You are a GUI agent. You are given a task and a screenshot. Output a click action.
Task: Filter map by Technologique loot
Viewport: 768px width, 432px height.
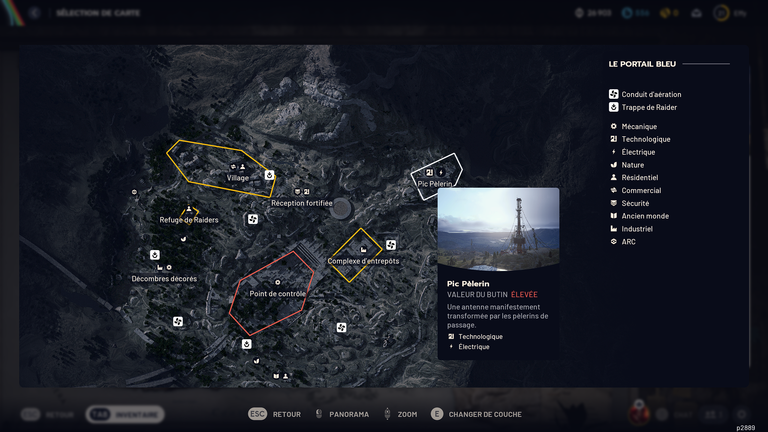coord(645,139)
